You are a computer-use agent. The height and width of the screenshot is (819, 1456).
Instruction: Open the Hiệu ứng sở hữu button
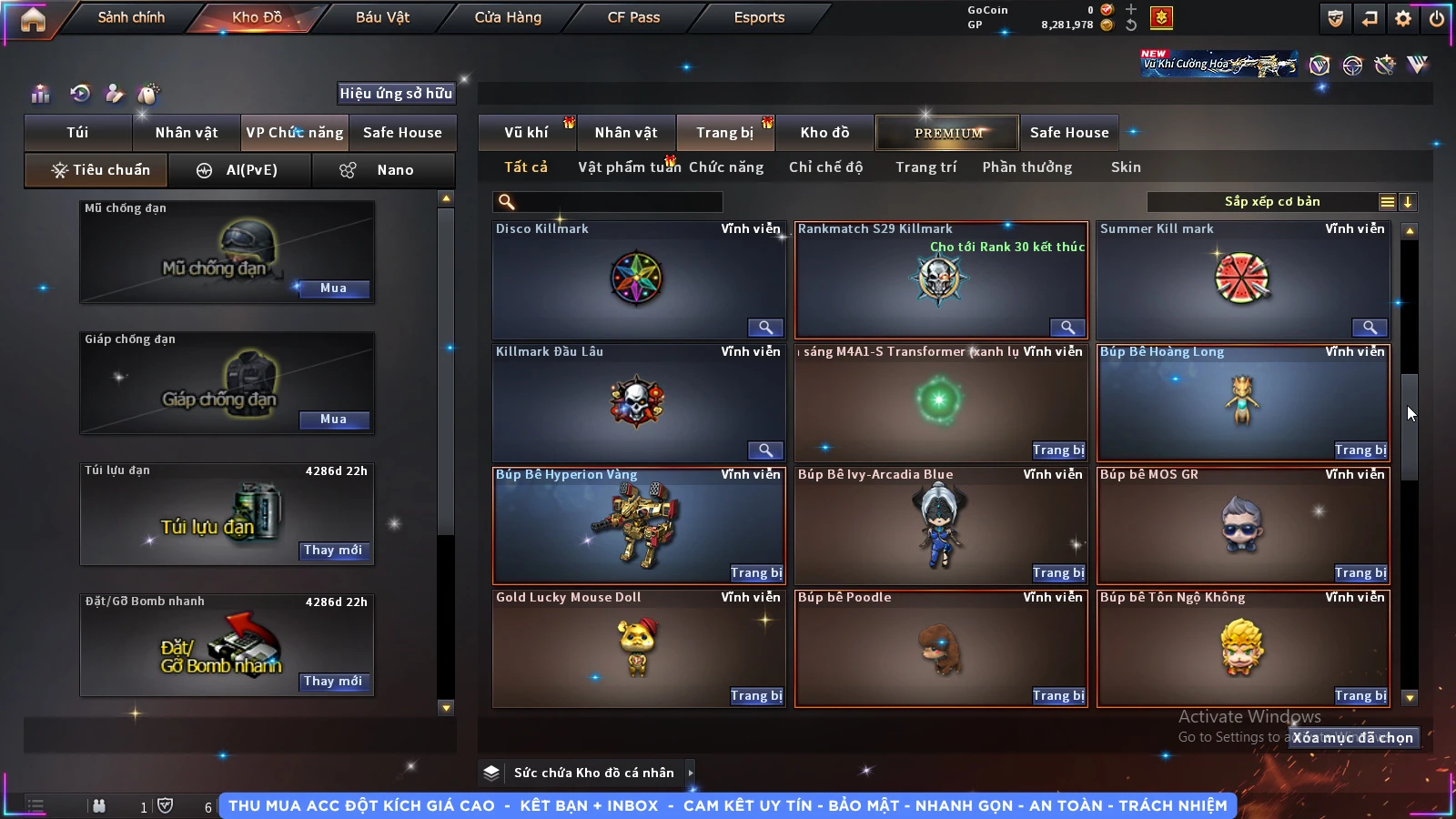tap(396, 94)
